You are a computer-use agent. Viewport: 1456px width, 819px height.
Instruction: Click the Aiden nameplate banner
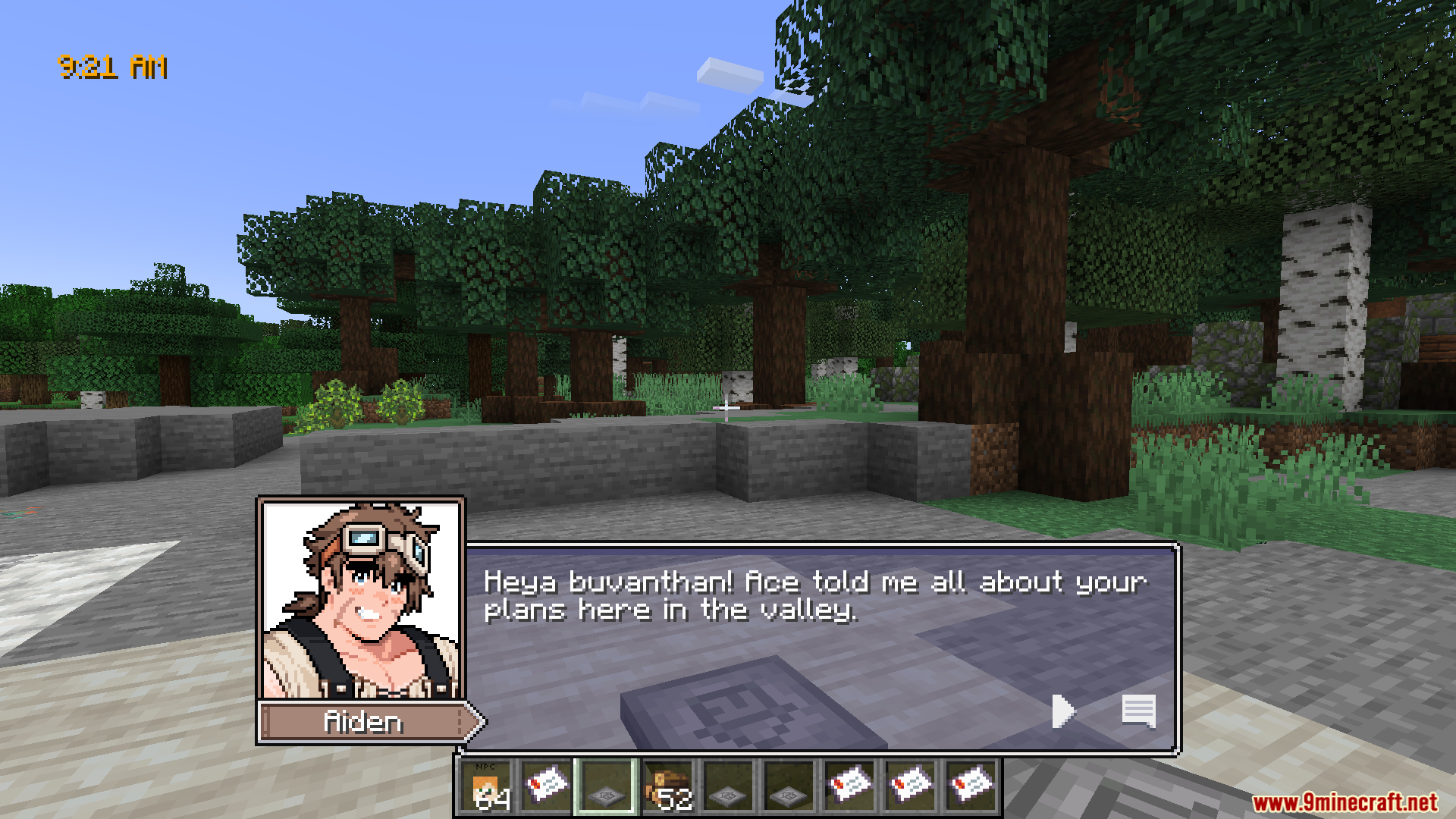(362, 722)
